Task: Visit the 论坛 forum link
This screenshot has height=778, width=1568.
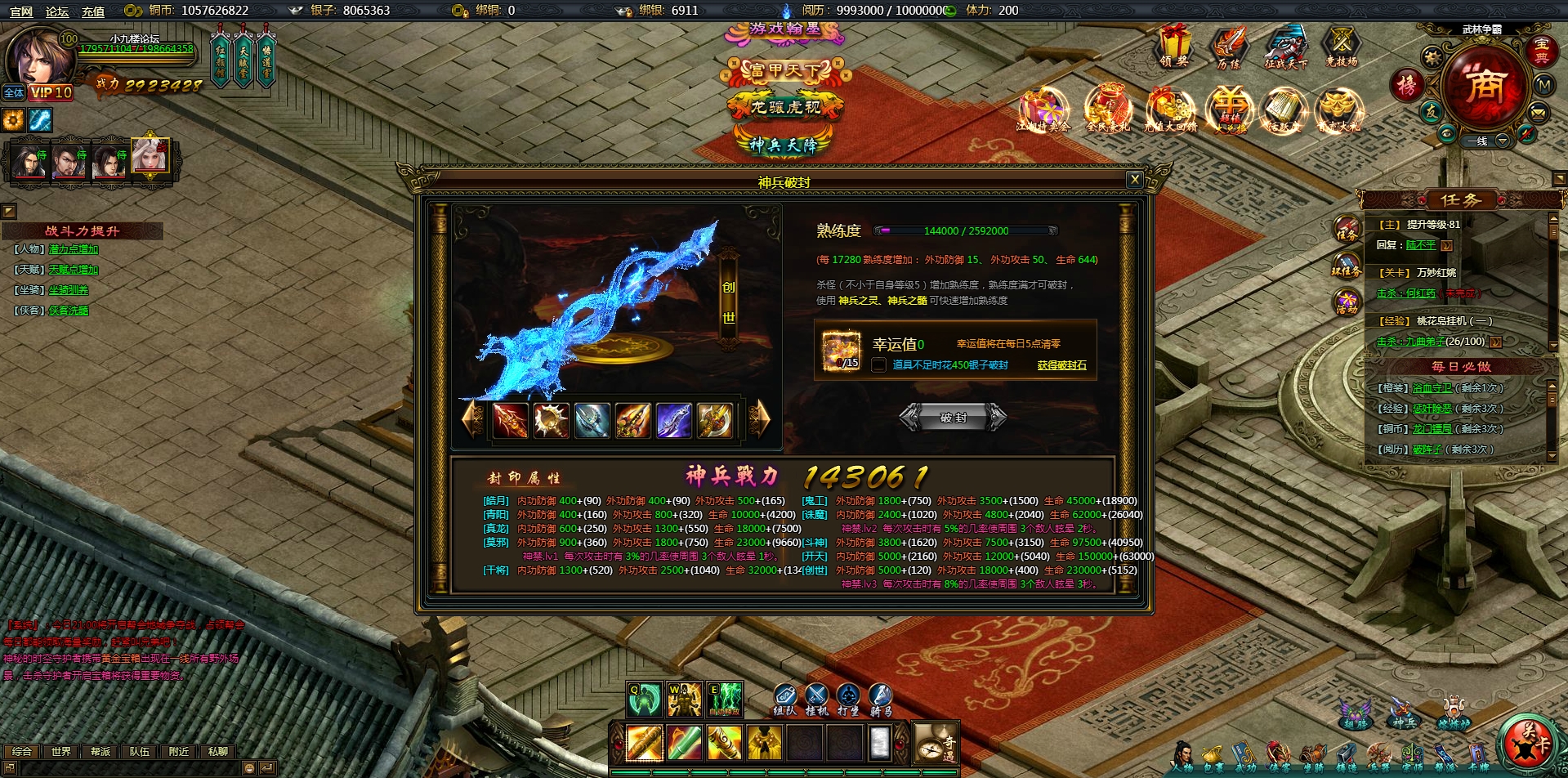Action: [57, 11]
